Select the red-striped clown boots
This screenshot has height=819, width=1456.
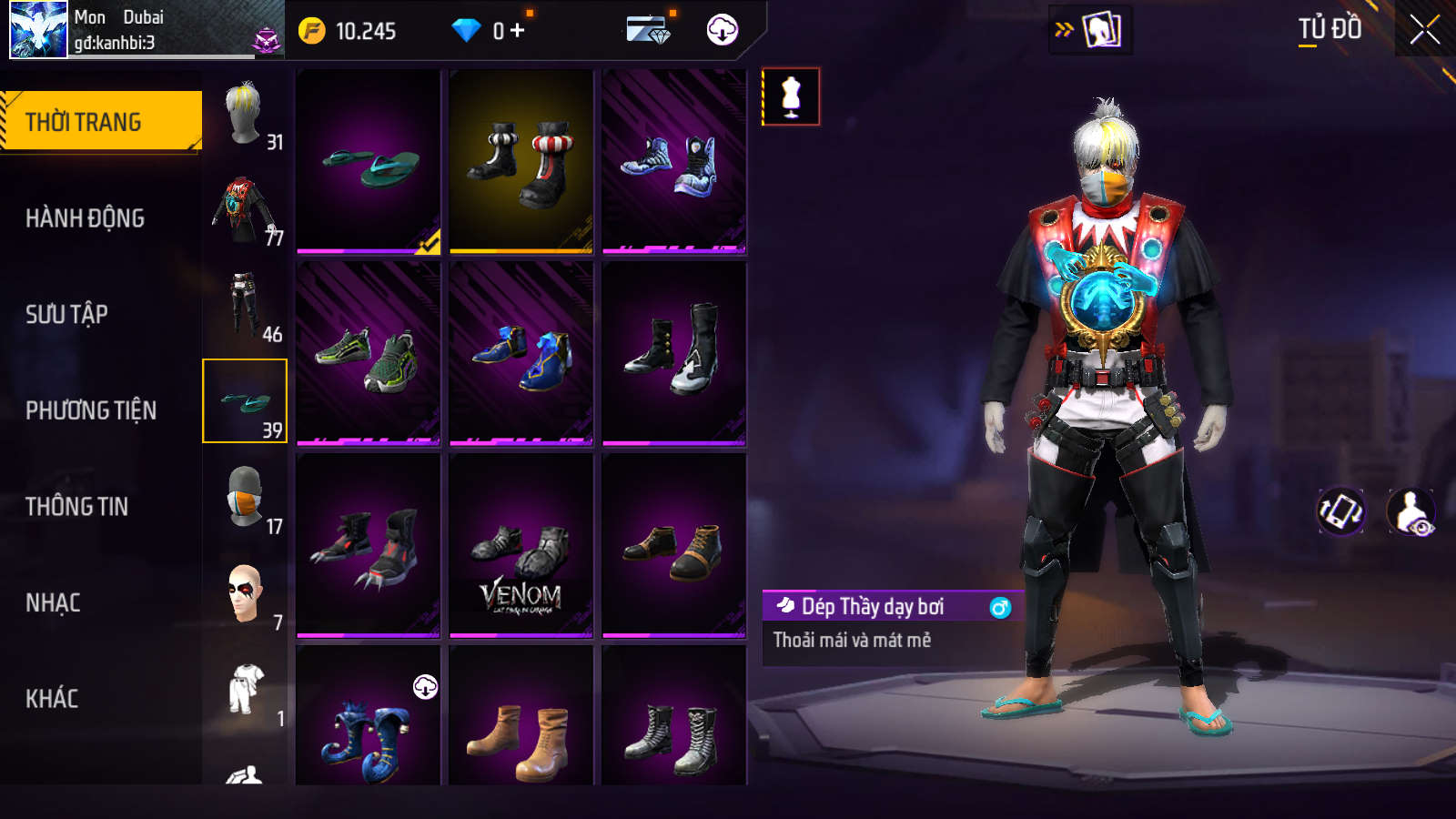521,162
